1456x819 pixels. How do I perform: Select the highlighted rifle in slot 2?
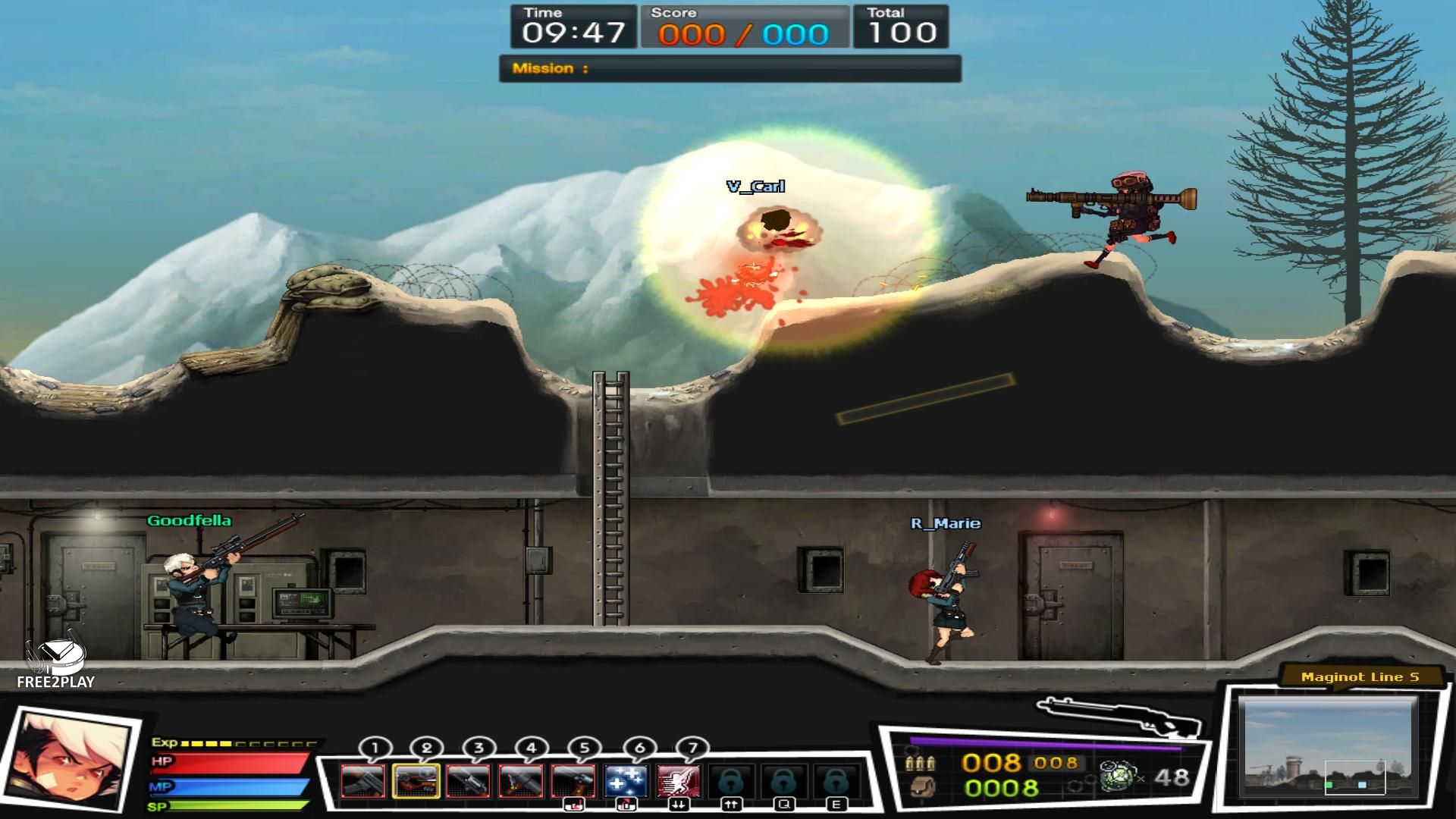[x=416, y=780]
